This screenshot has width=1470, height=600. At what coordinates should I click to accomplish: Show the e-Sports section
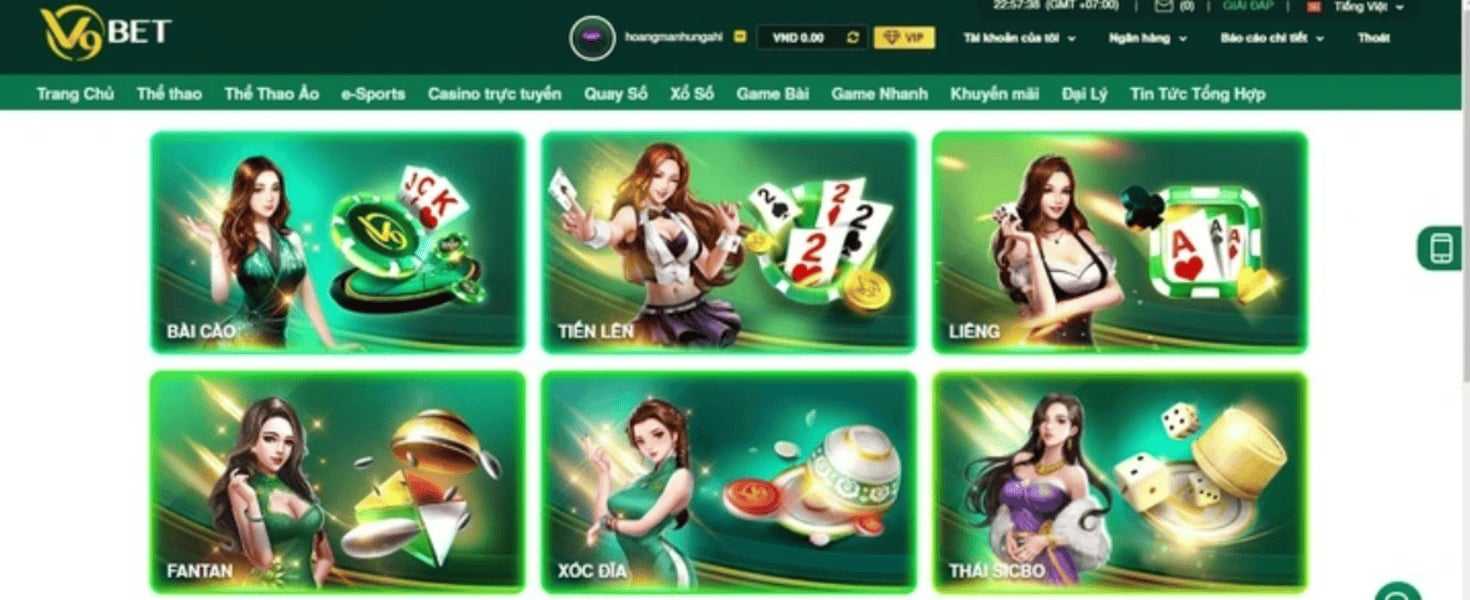pyautogui.click(x=373, y=94)
